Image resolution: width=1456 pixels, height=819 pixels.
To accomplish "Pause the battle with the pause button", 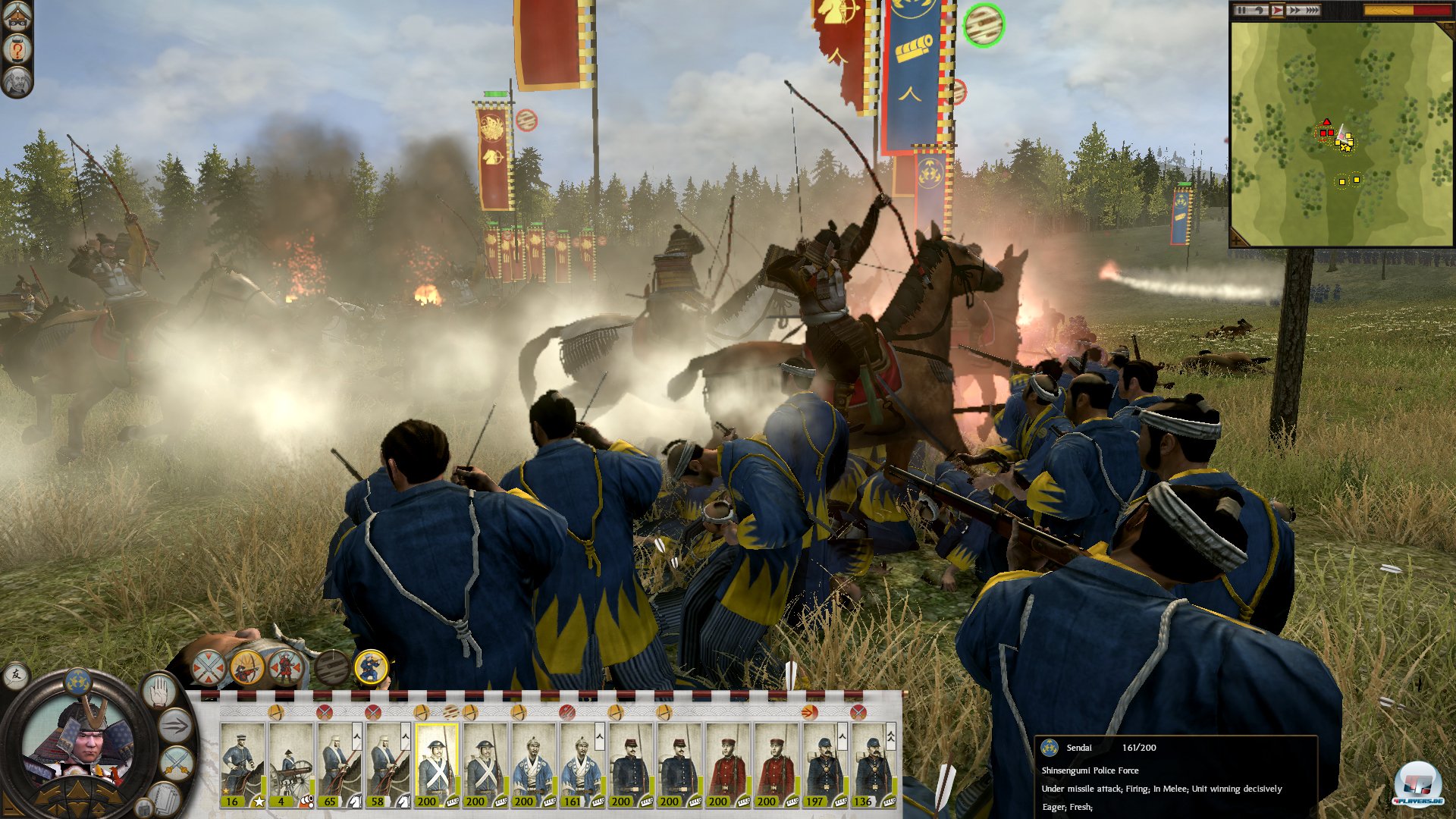I will click(1241, 10).
